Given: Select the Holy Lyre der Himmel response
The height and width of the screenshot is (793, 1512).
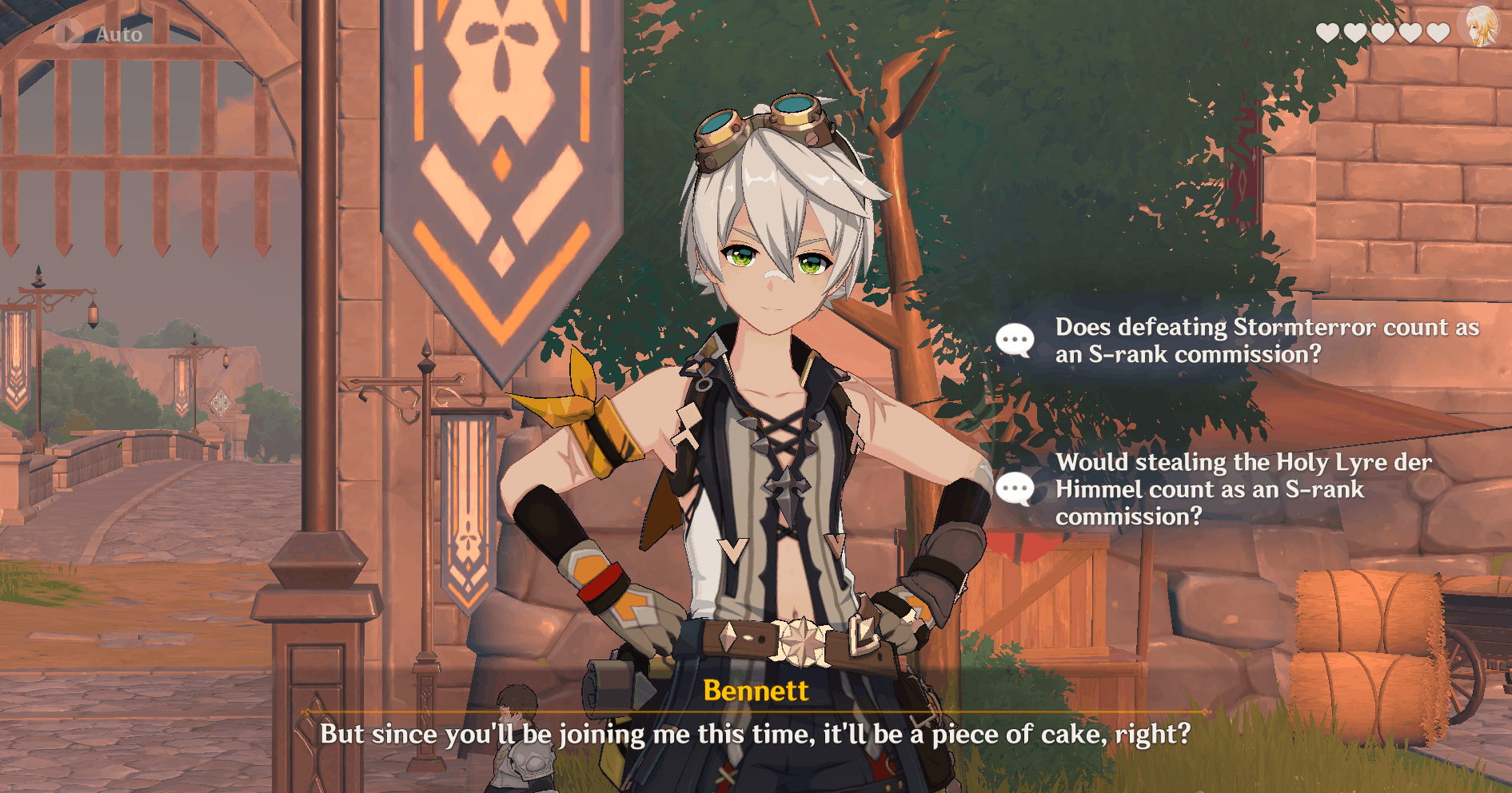Looking at the screenshot, I should 1243,488.
